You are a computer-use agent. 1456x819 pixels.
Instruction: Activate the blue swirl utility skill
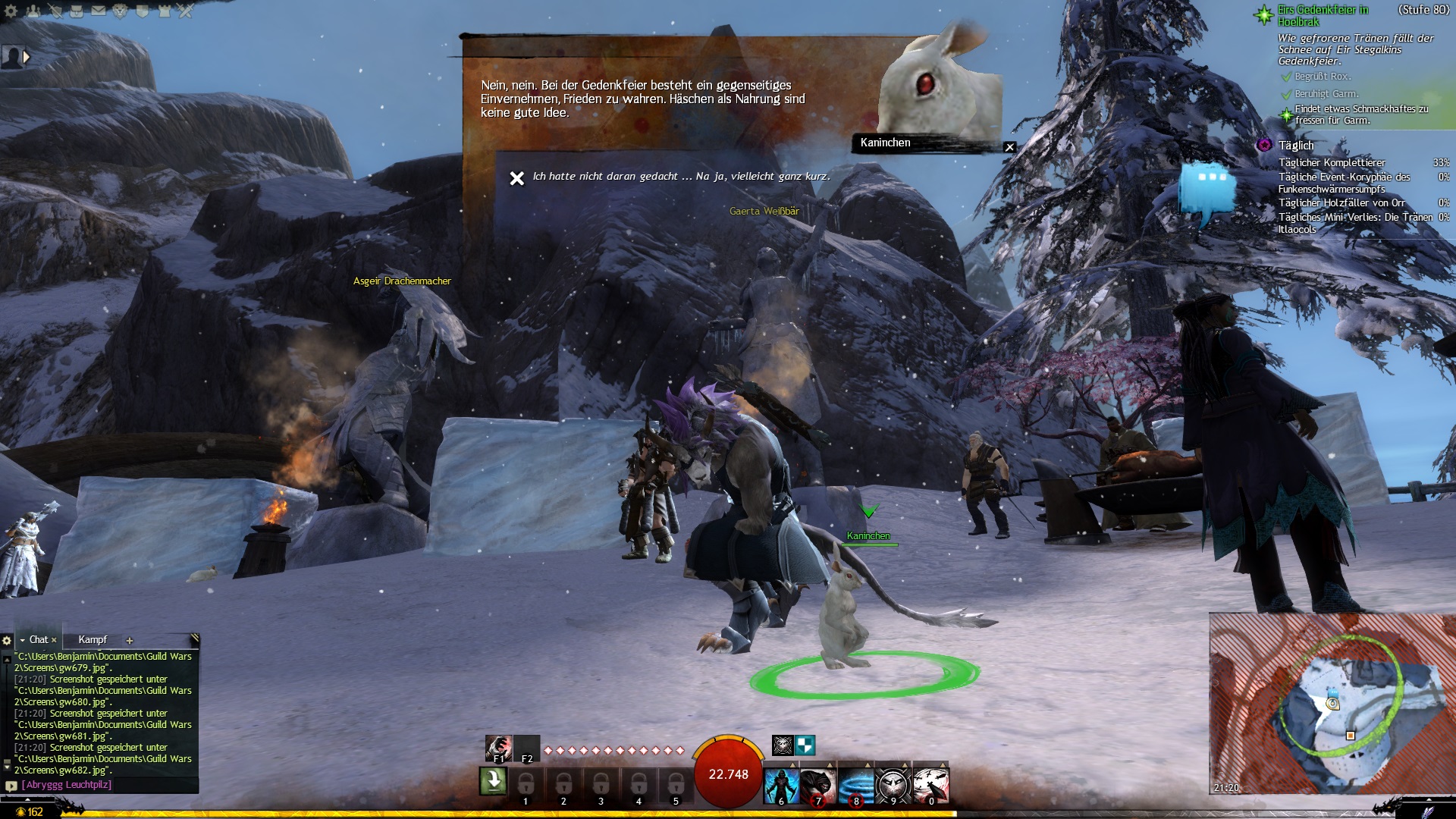point(856,784)
